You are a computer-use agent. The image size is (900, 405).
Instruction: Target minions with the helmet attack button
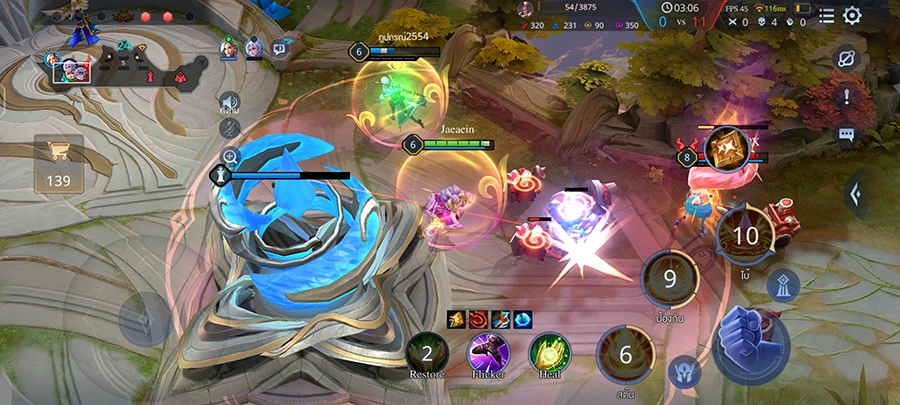point(684,370)
